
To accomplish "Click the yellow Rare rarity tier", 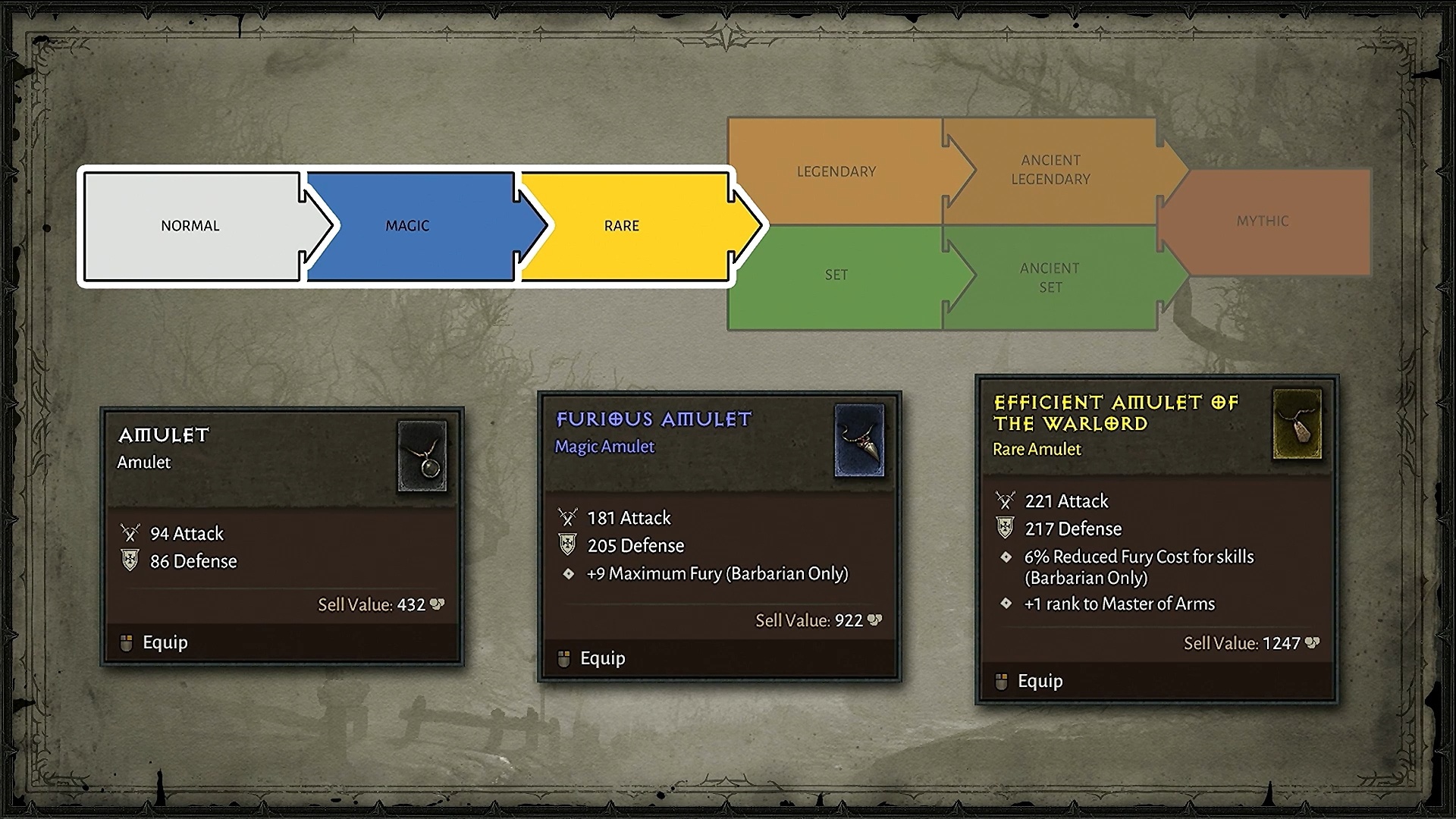I will [622, 226].
